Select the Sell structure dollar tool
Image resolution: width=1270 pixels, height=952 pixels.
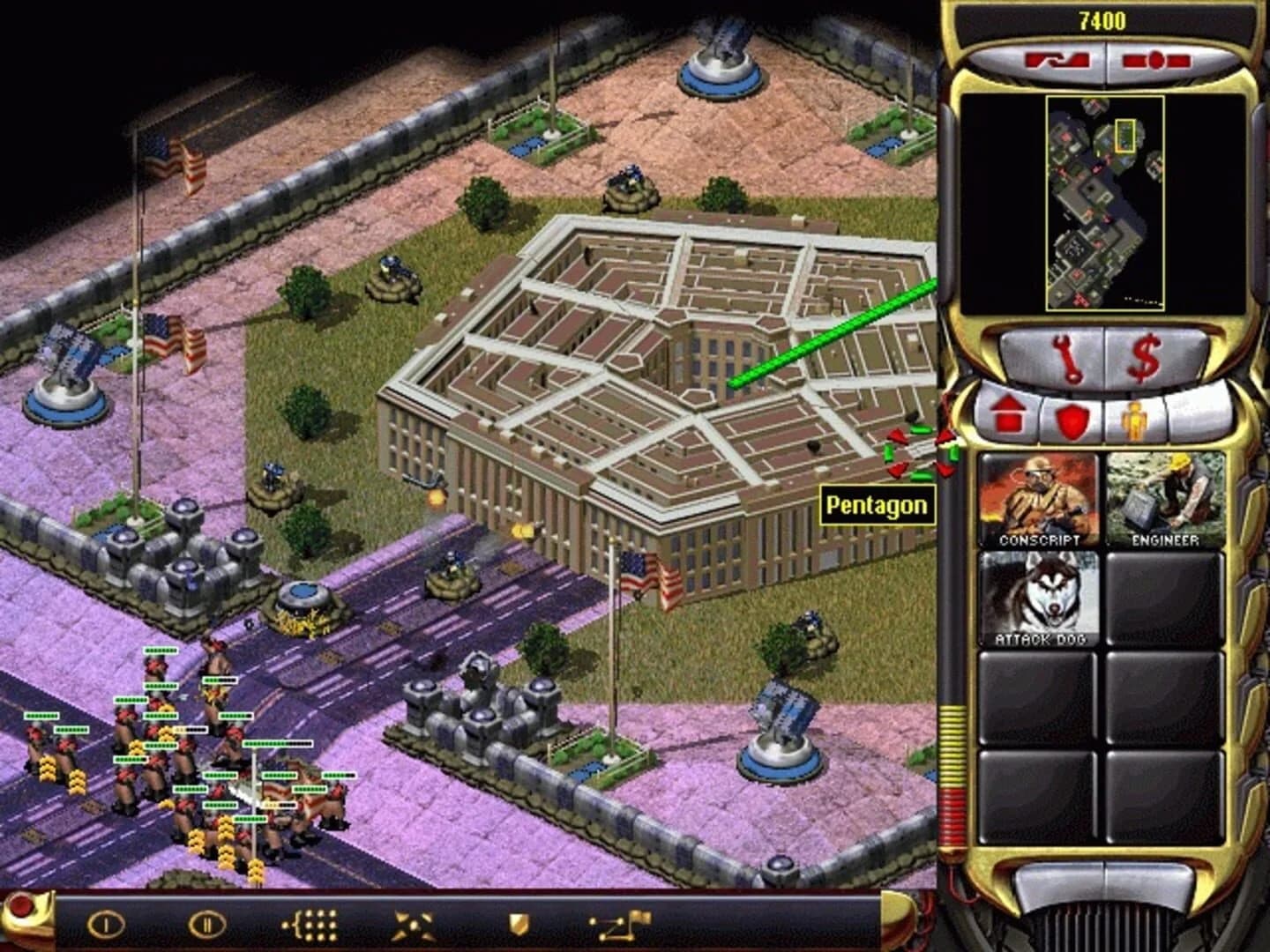tap(1145, 358)
